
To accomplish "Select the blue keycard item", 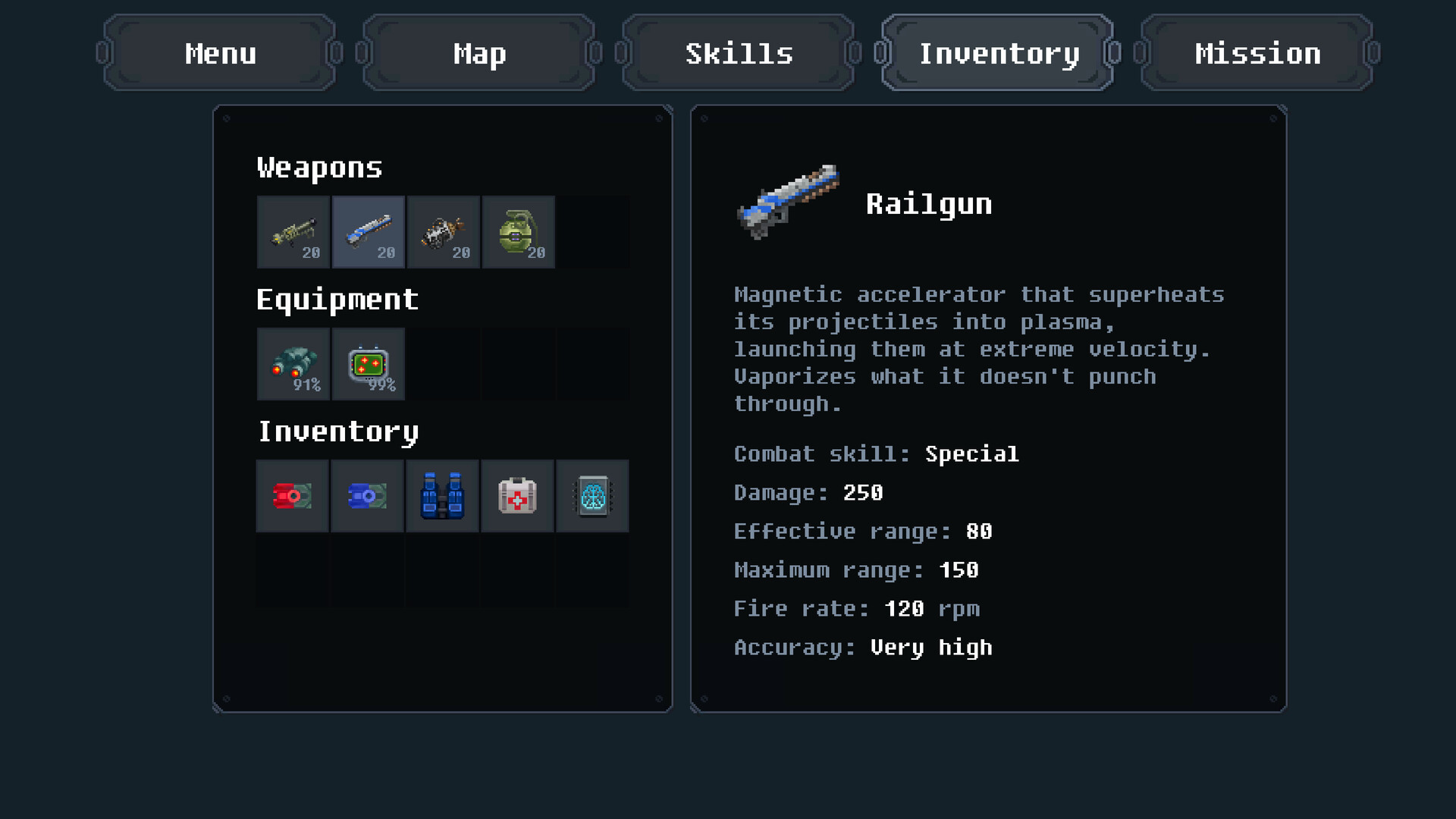I will [368, 496].
